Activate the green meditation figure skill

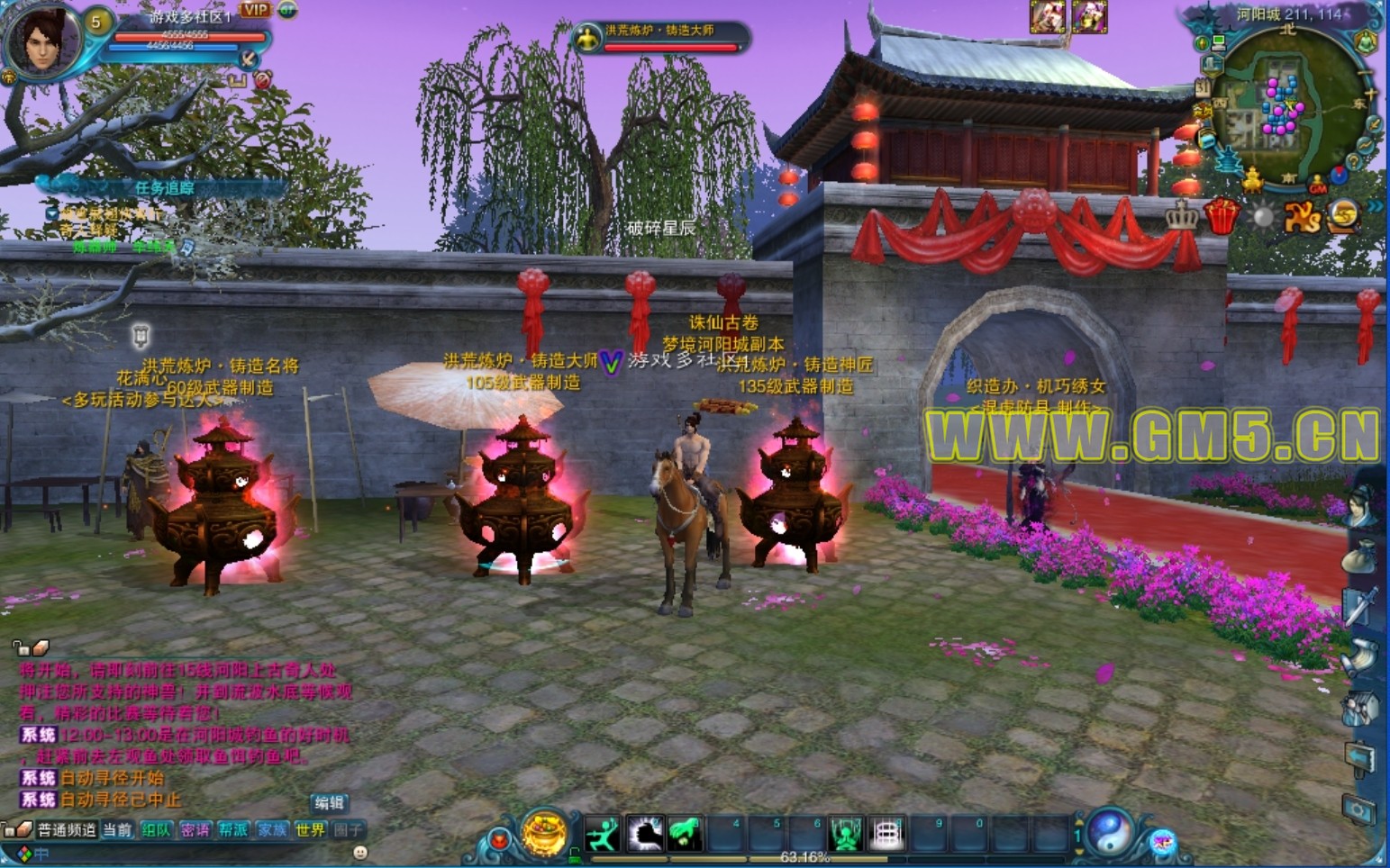845,835
